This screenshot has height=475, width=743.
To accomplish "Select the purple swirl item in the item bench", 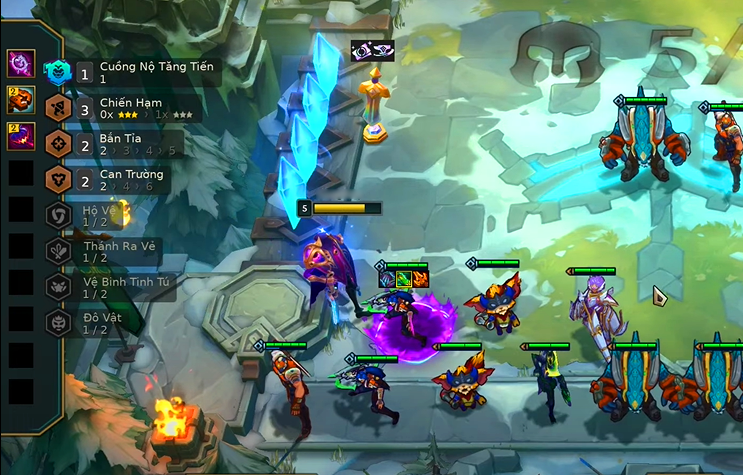I will coord(21,65).
